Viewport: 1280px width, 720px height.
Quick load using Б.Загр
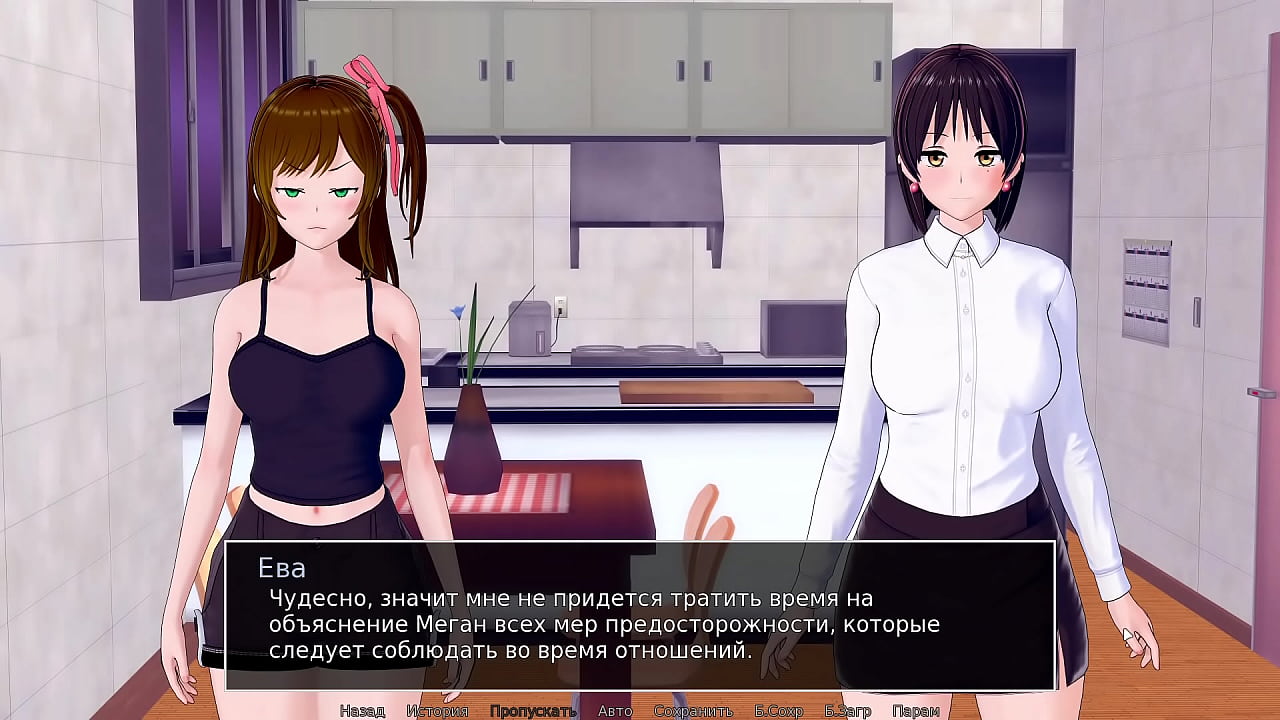pos(848,711)
